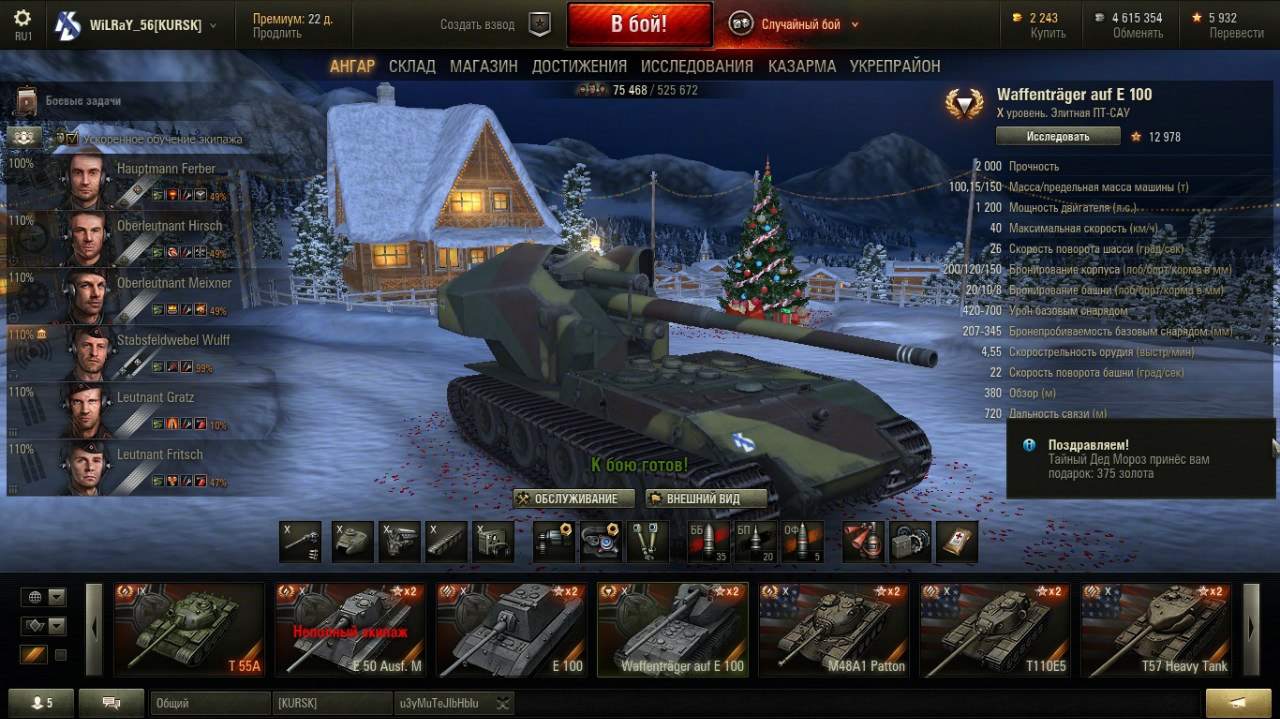
Task: Toggle accelerated crew training checkbox
Action: (x=61, y=138)
